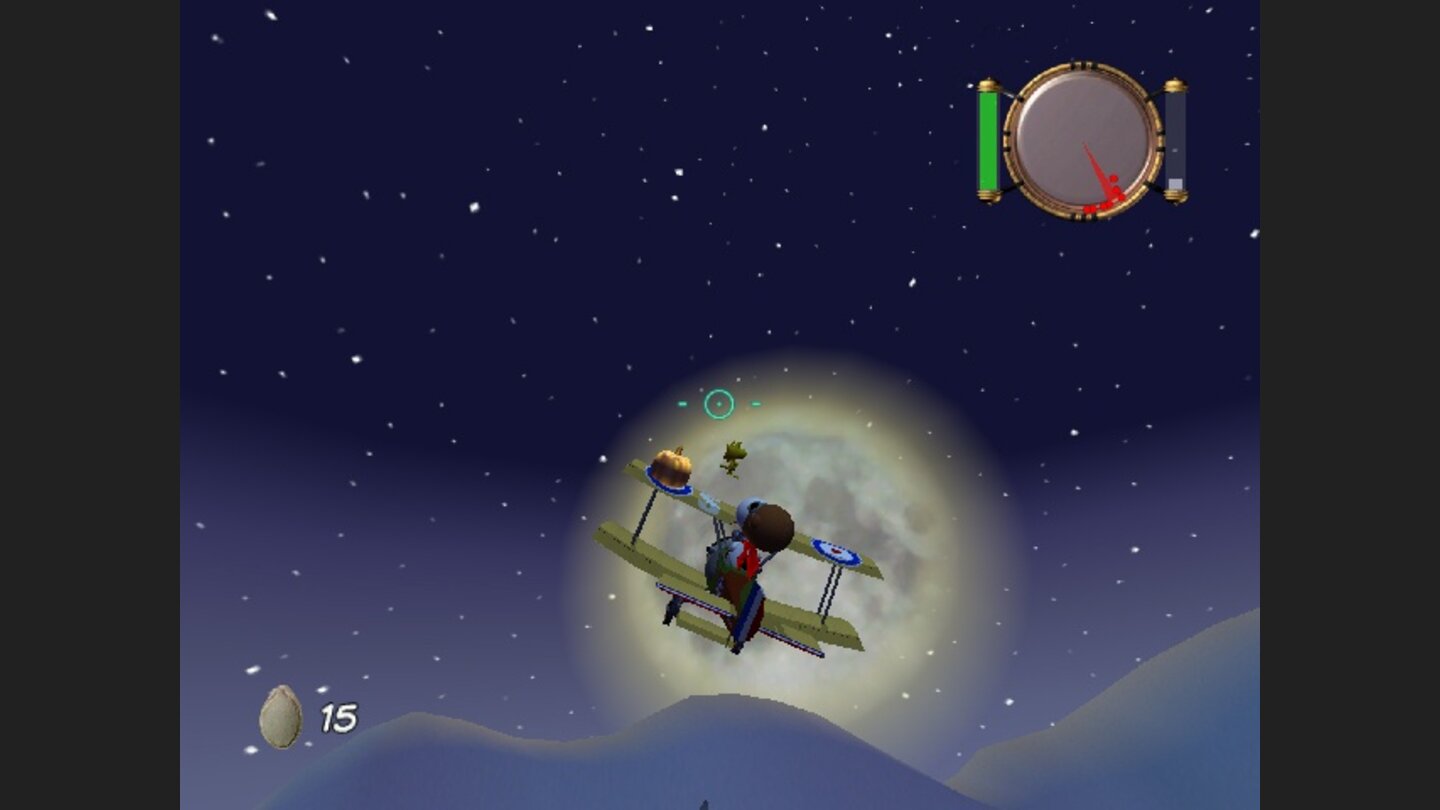1440x810 pixels.
Task: Expand the right golden scroll cap
Action: [1177, 83]
